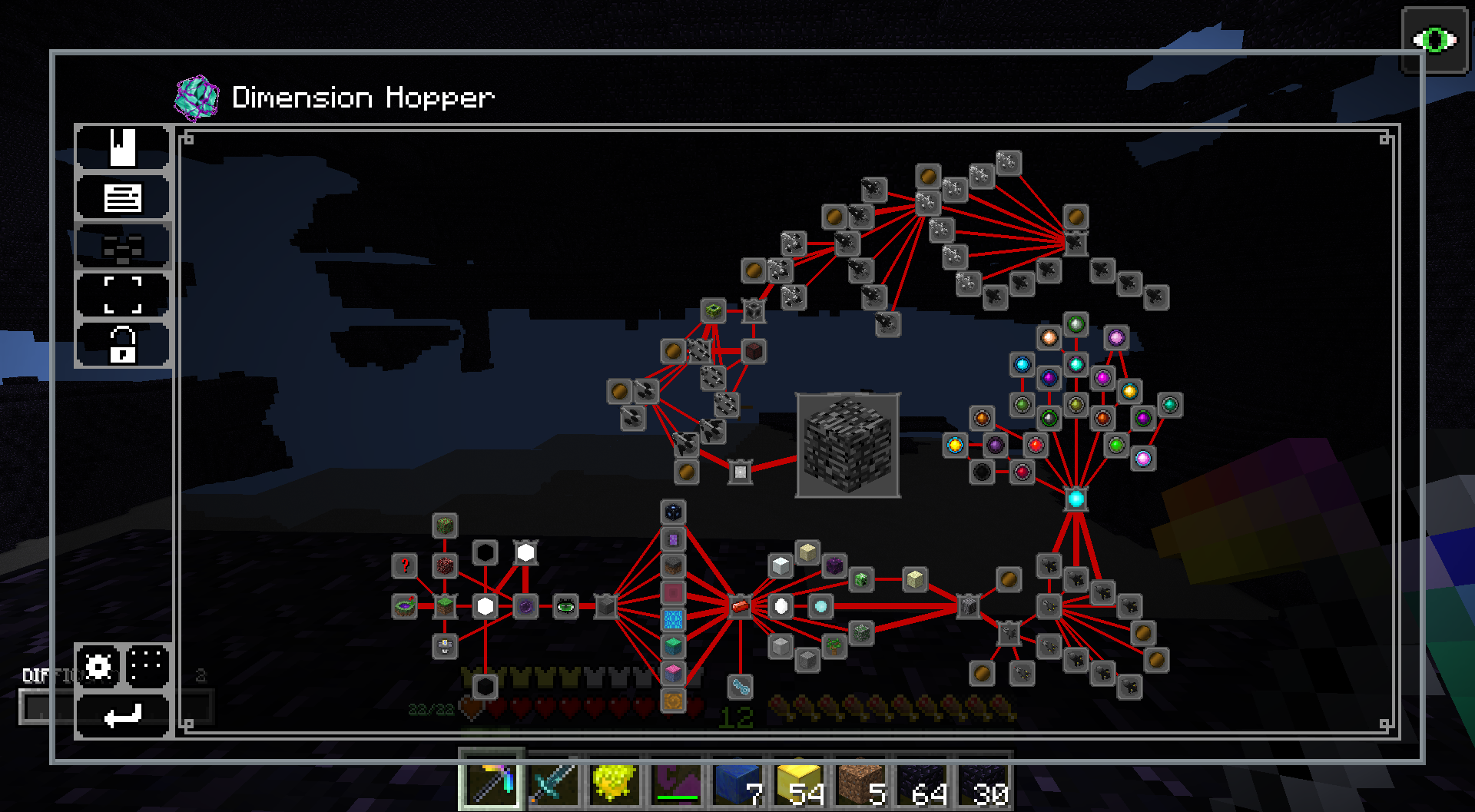Toggle the open padlock lock button
1475x812 pixels.
pos(122,344)
